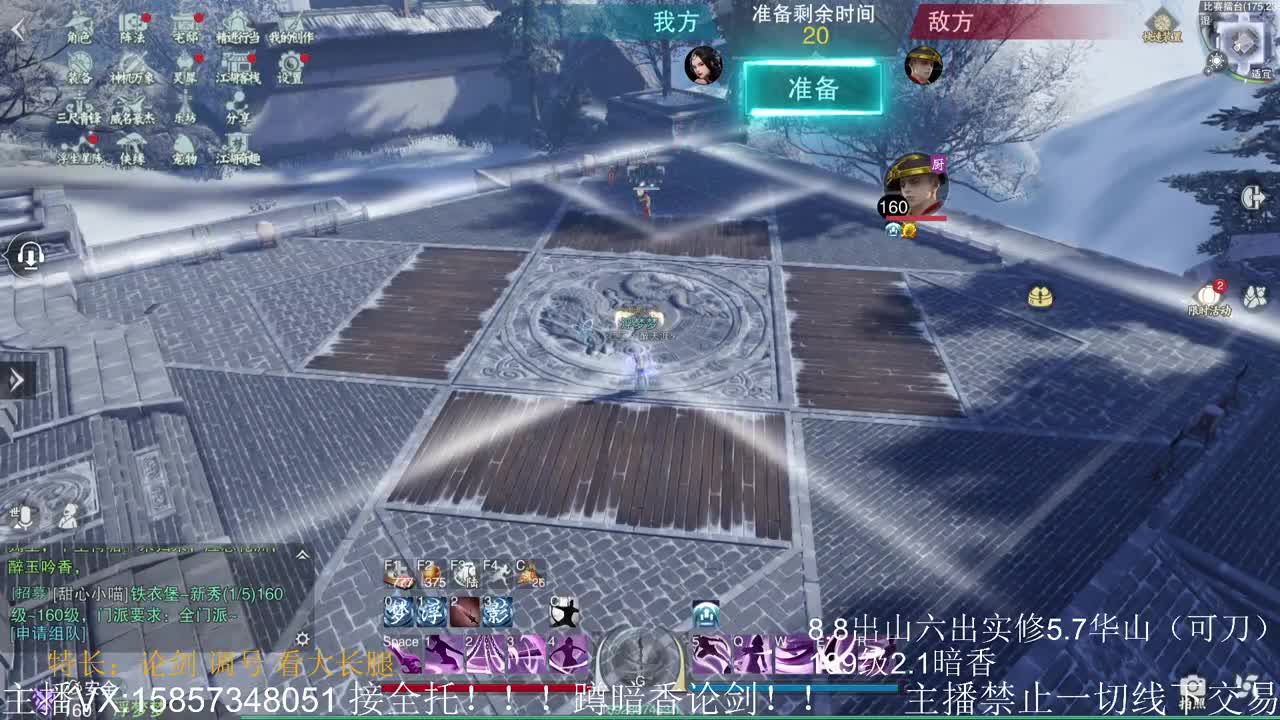Open the 宠物 (pet) menu icon
This screenshot has width=1280, height=720.
[x=184, y=147]
